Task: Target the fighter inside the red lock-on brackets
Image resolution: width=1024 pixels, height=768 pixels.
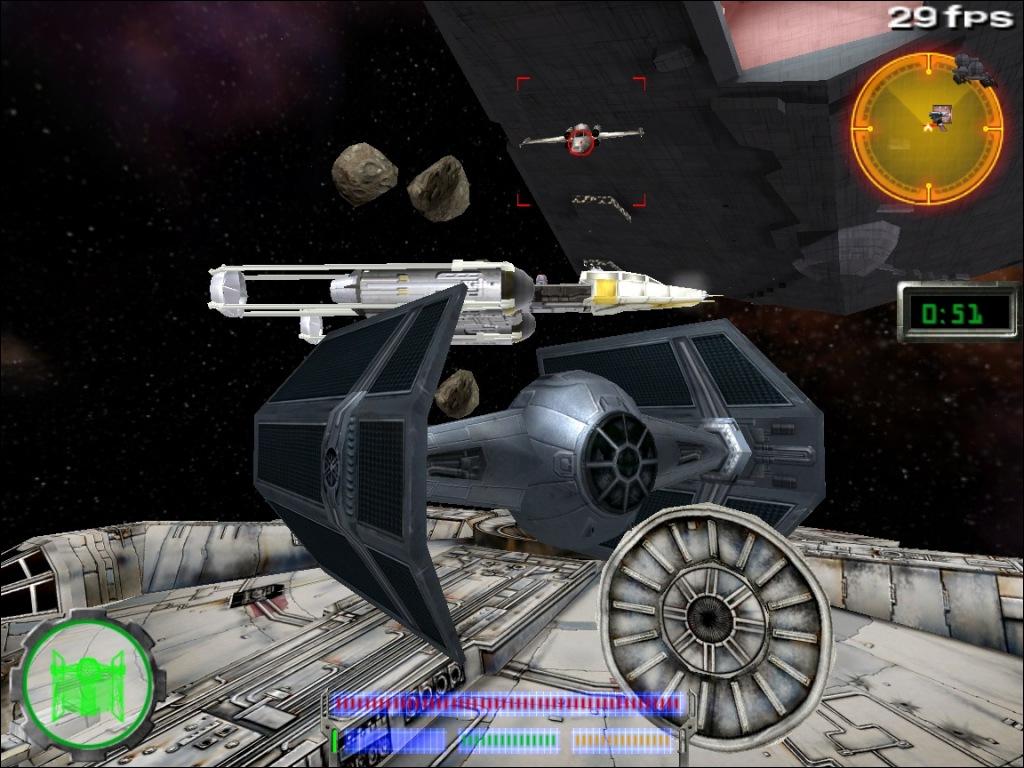Action: (580, 139)
